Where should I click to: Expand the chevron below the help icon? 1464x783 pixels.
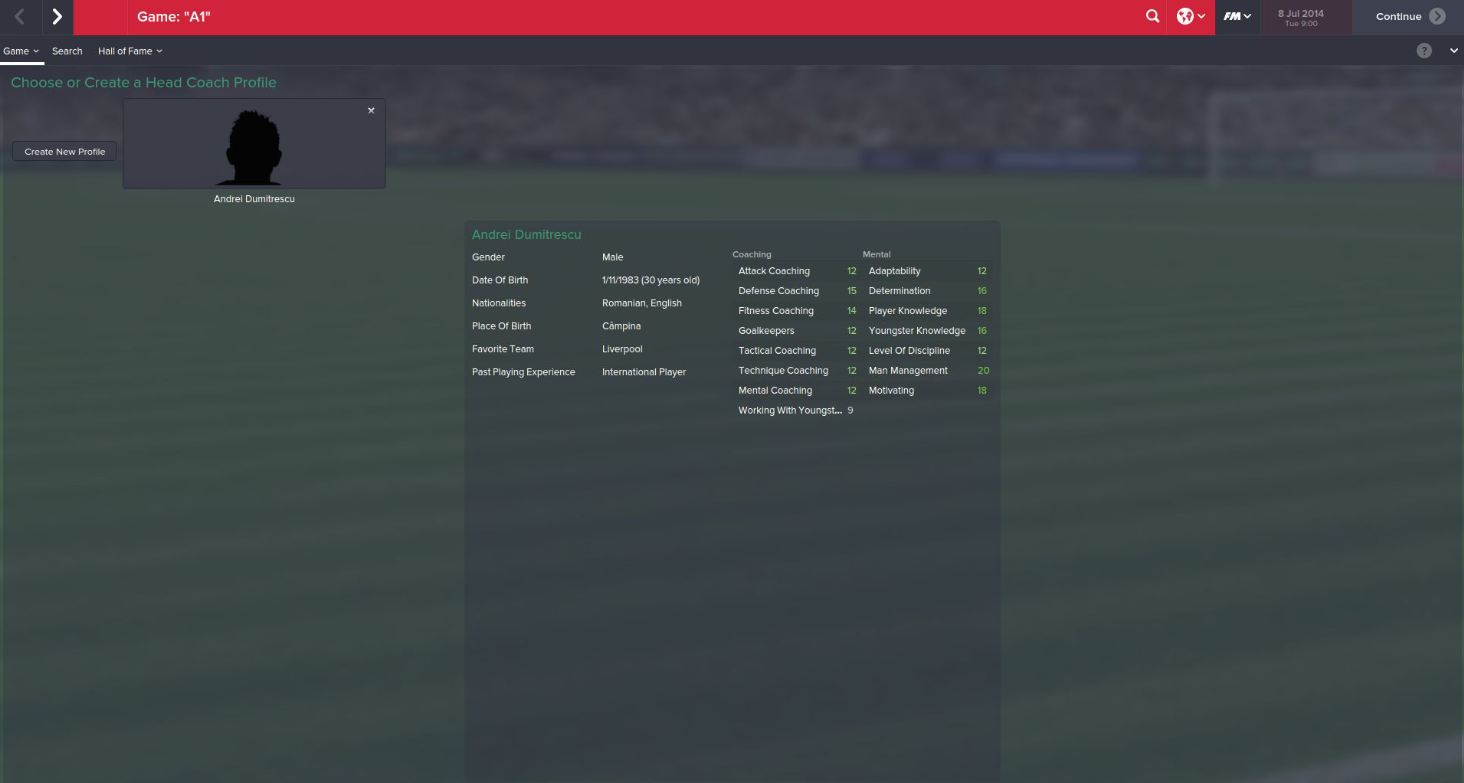point(1453,50)
